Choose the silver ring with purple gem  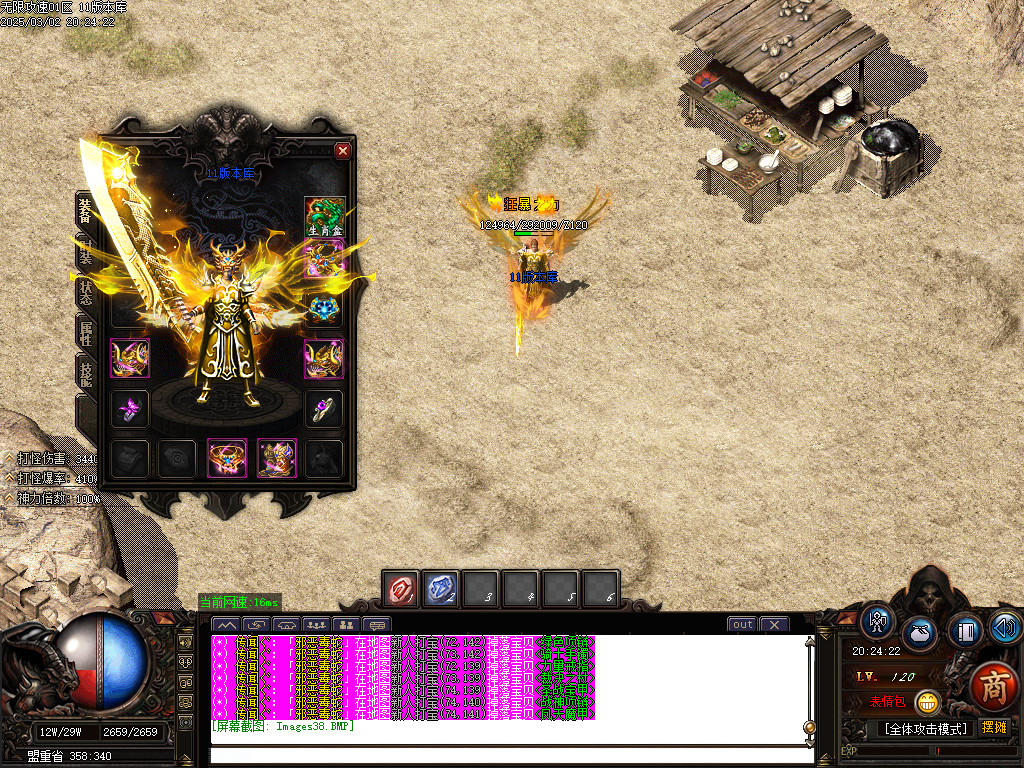point(324,408)
